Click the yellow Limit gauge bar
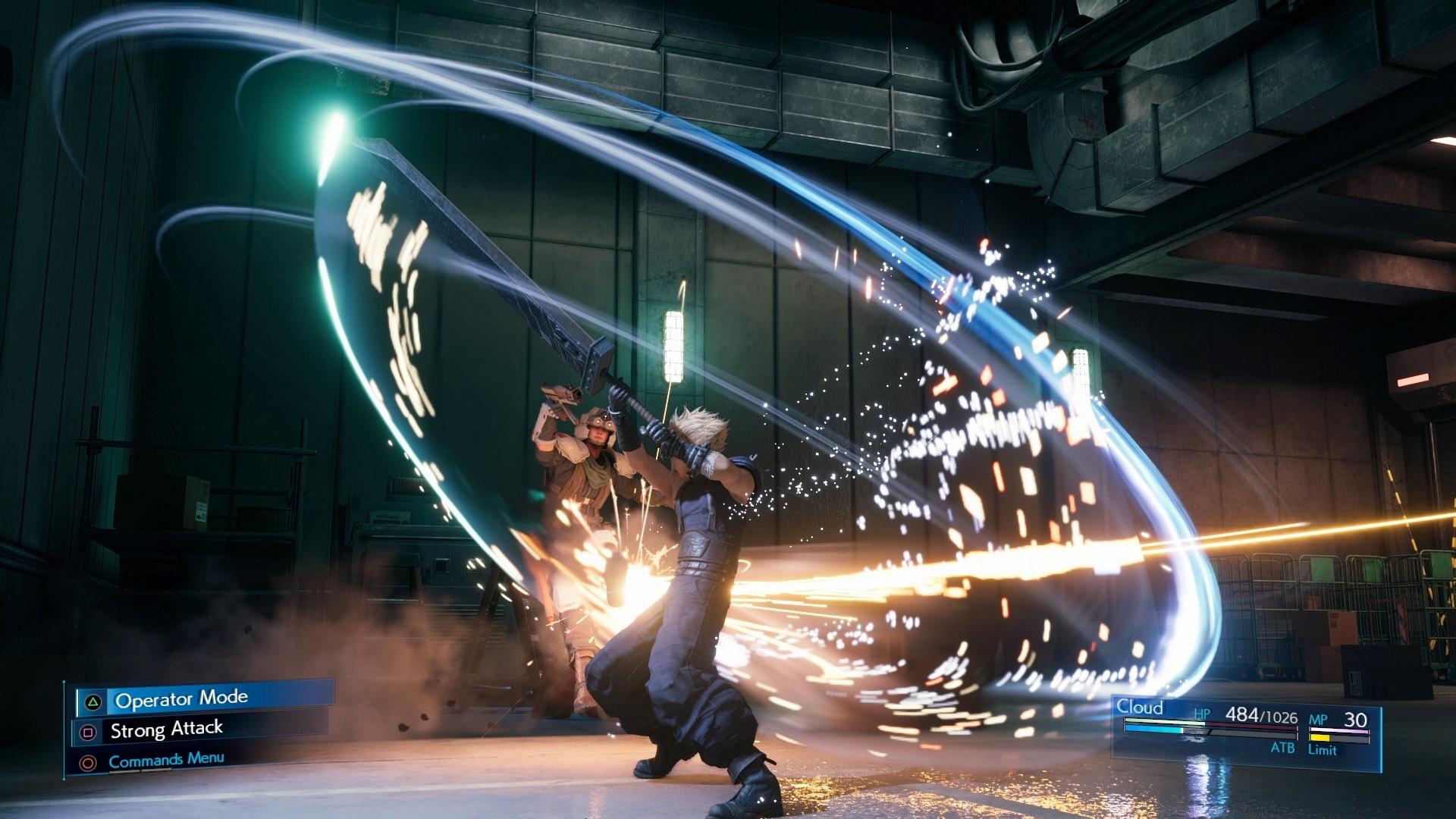 click(1319, 738)
